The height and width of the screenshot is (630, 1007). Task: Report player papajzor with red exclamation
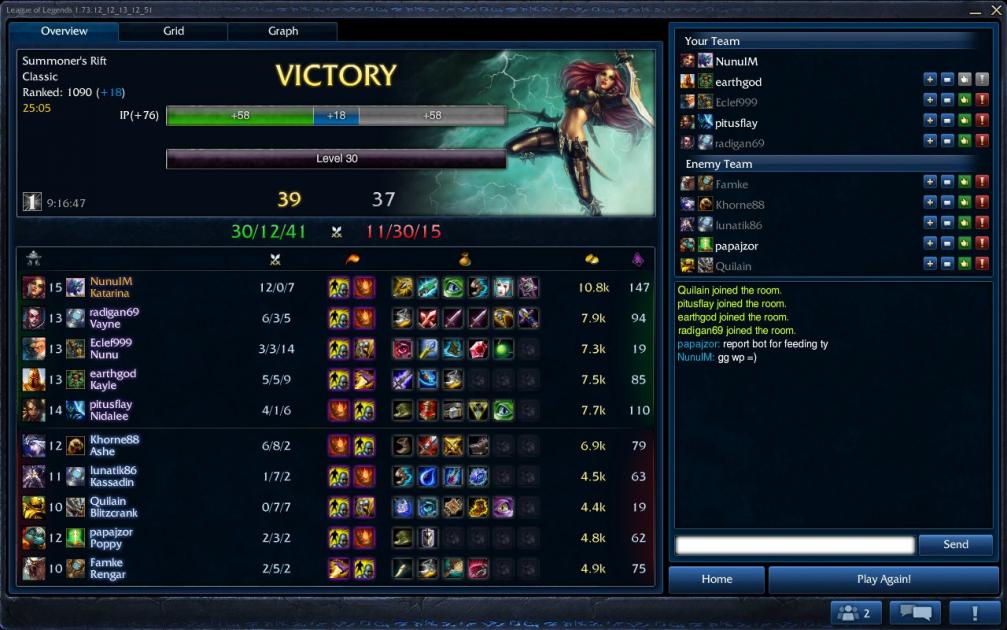(x=982, y=245)
